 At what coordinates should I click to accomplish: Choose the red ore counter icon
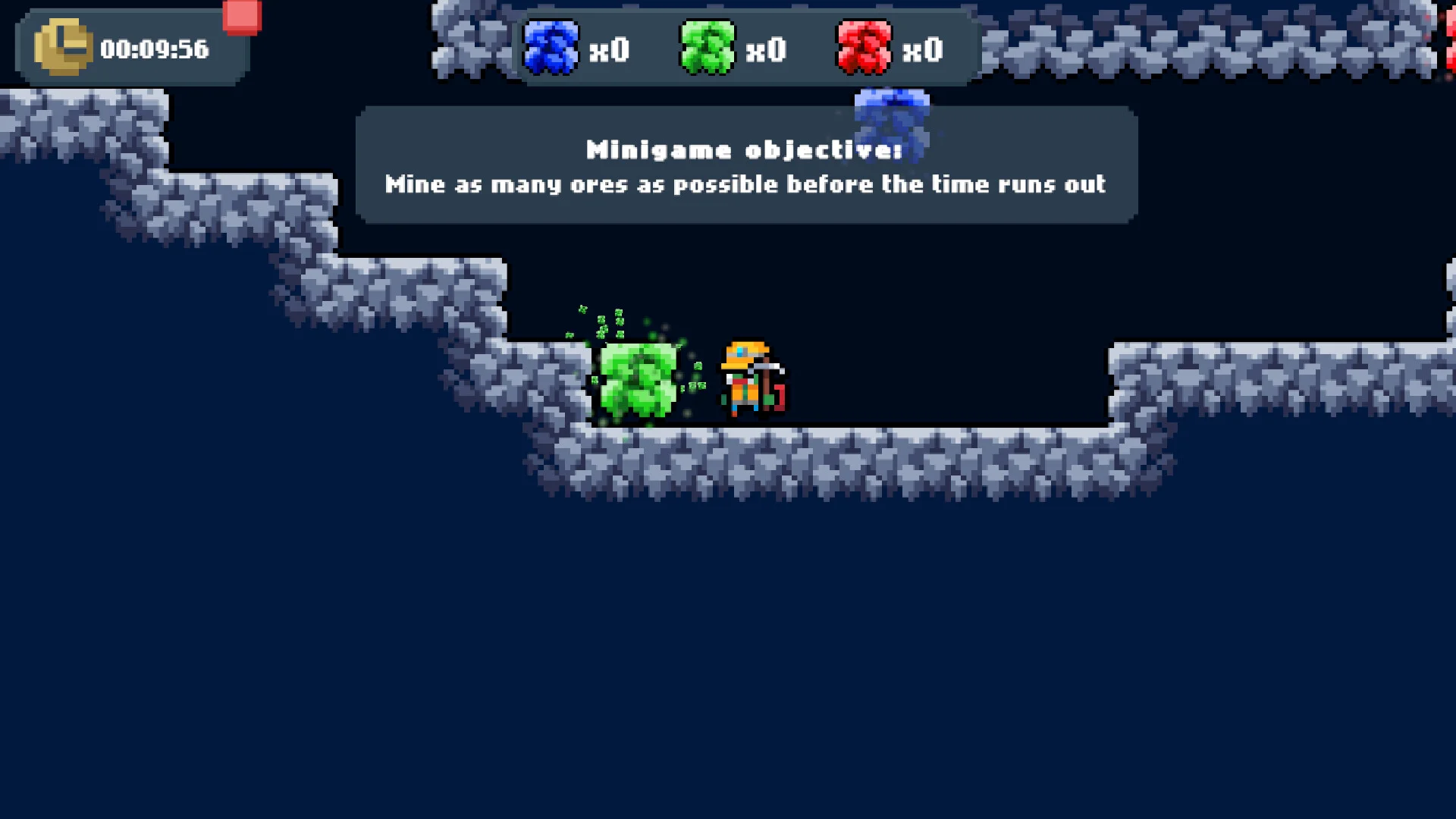tap(864, 48)
